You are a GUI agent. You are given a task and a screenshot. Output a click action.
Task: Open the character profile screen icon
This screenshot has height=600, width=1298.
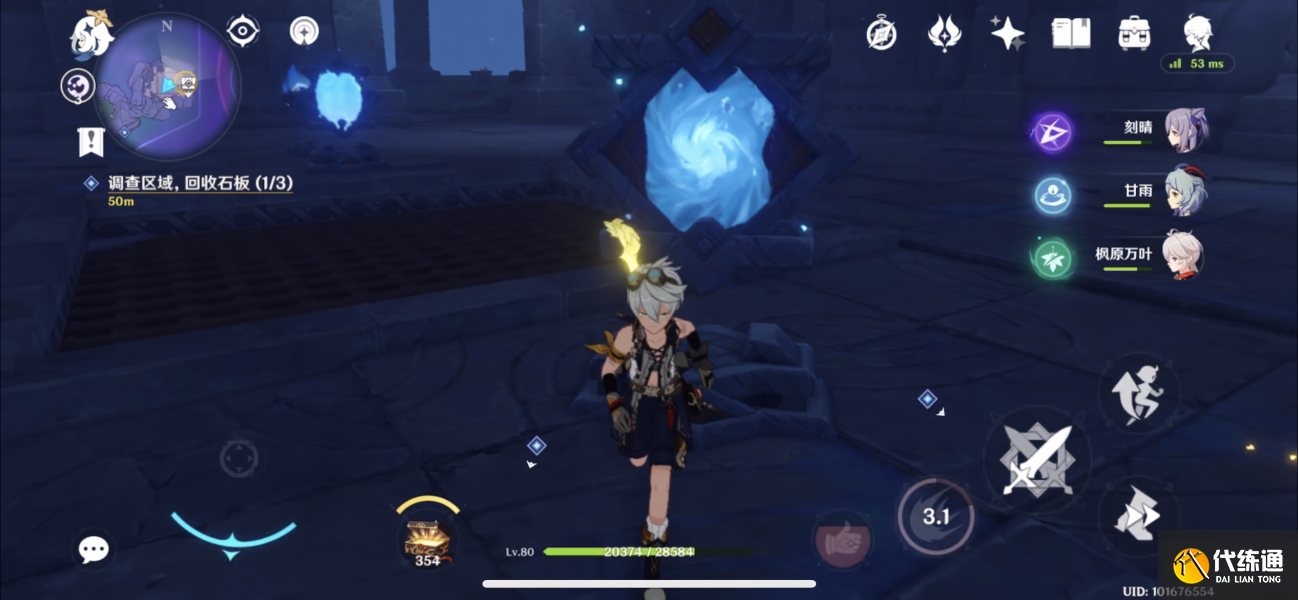click(1198, 34)
